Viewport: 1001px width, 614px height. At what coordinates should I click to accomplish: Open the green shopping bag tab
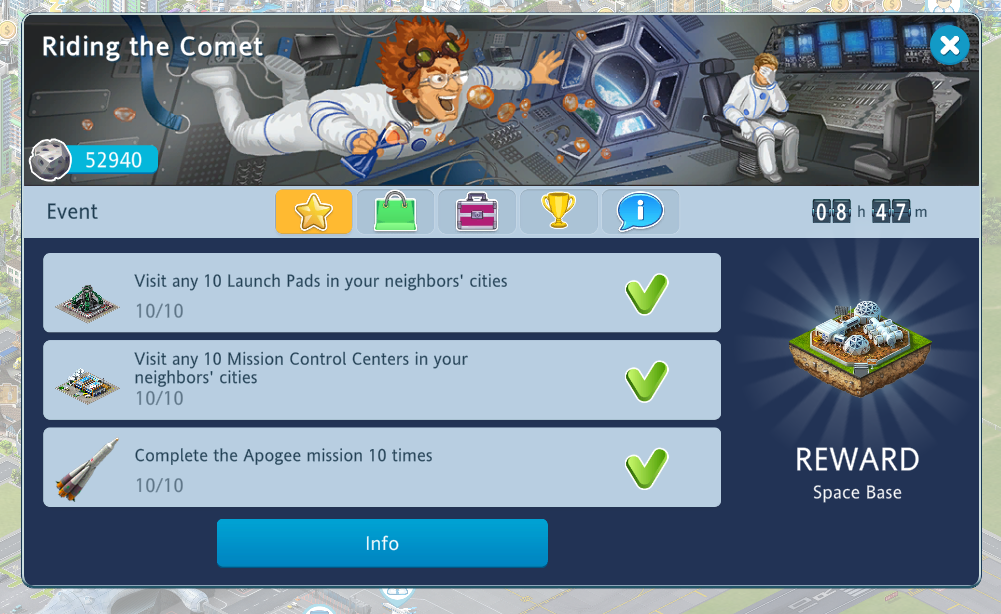(395, 212)
